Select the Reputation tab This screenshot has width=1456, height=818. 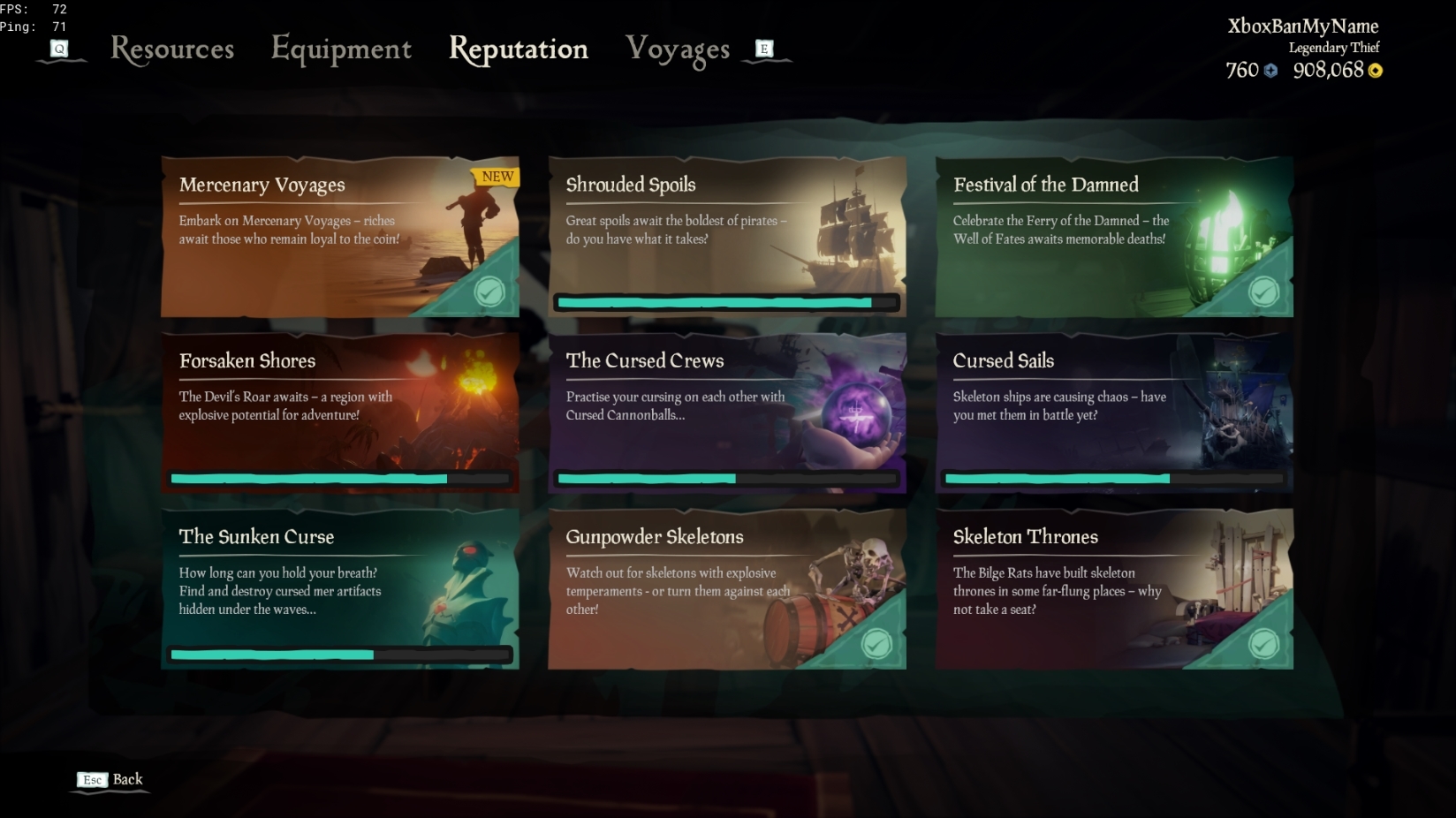point(519,49)
